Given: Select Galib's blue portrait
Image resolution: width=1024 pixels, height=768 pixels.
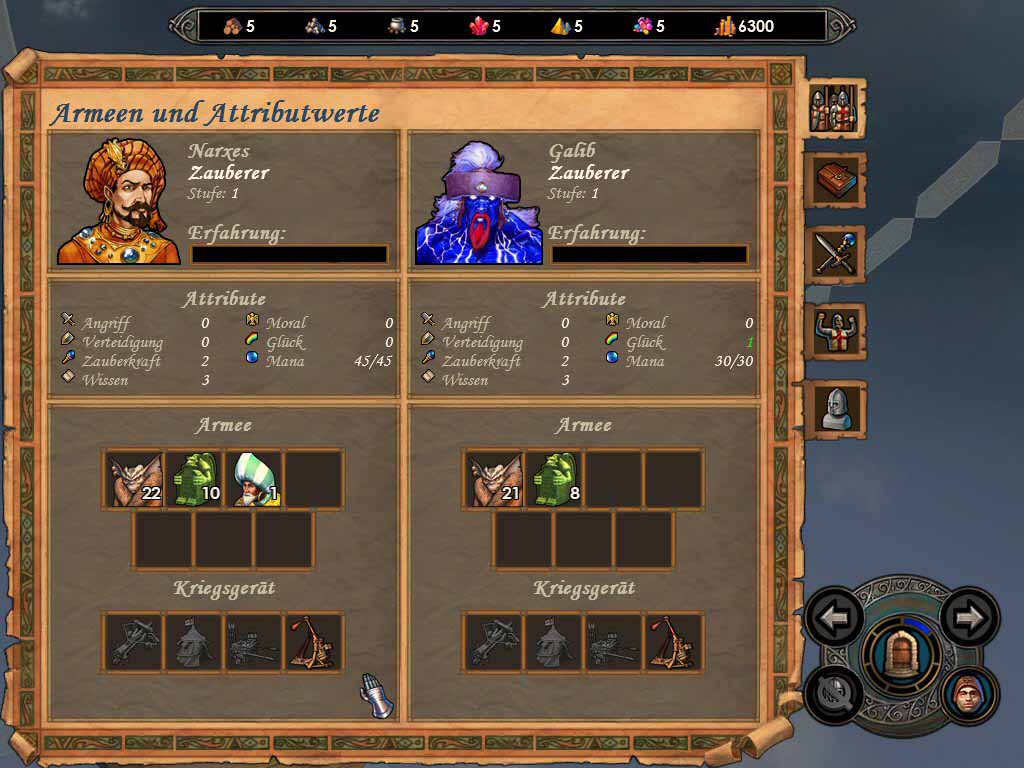Looking at the screenshot, I should (478, 203).
